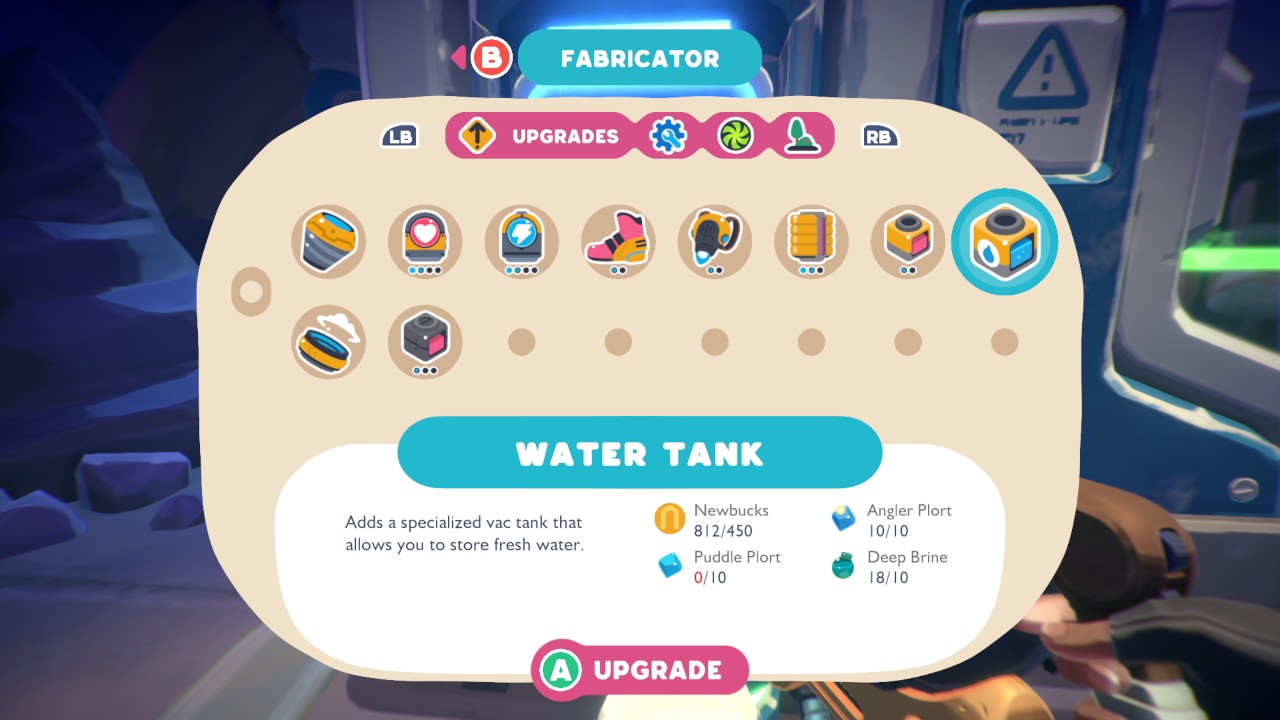
Task: Select the stacked yellow battery upgrade
Action: click(810, 241)
